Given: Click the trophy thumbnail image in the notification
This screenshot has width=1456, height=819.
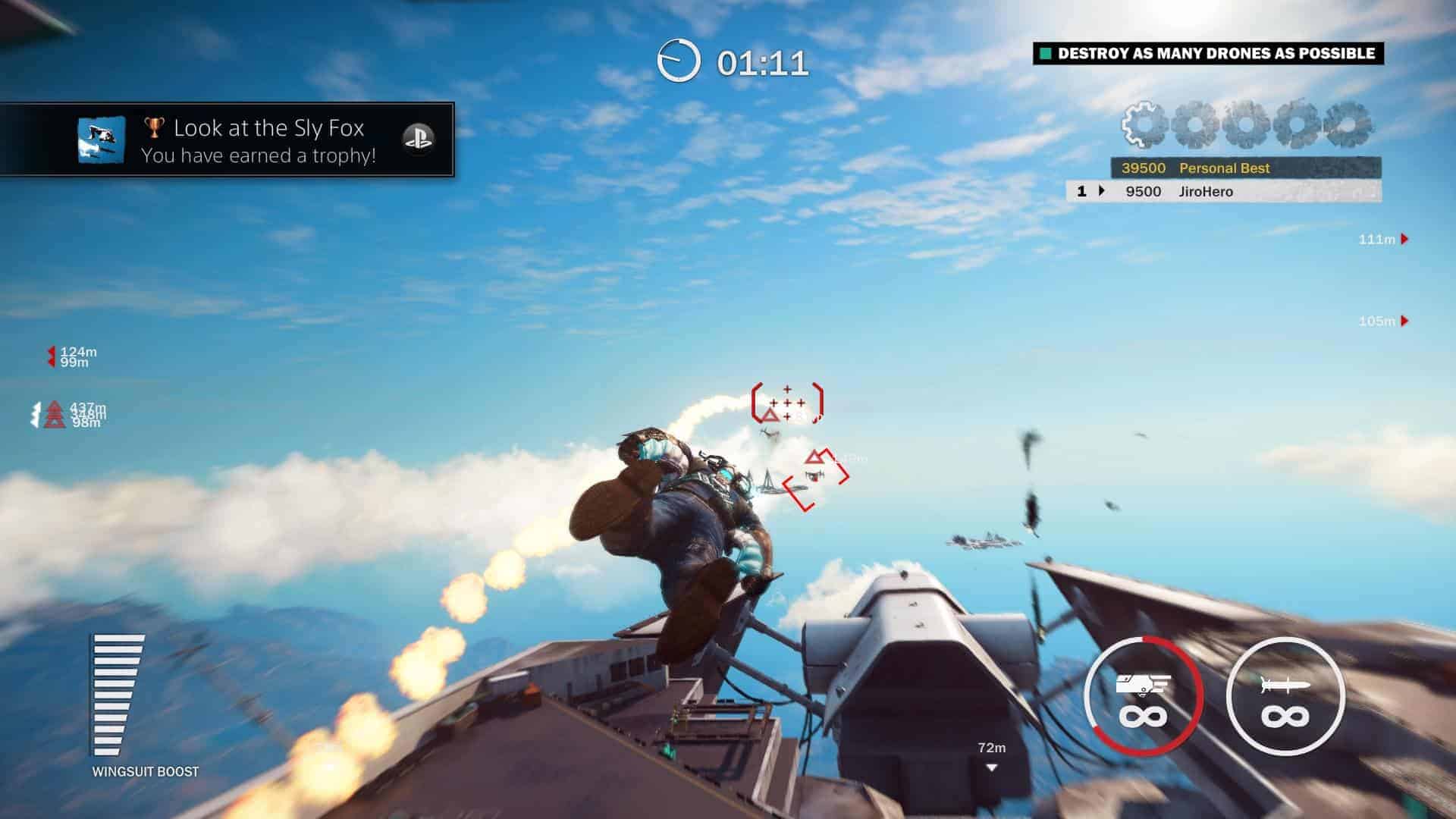Looking at the screenshot, I should coord(101,140).
